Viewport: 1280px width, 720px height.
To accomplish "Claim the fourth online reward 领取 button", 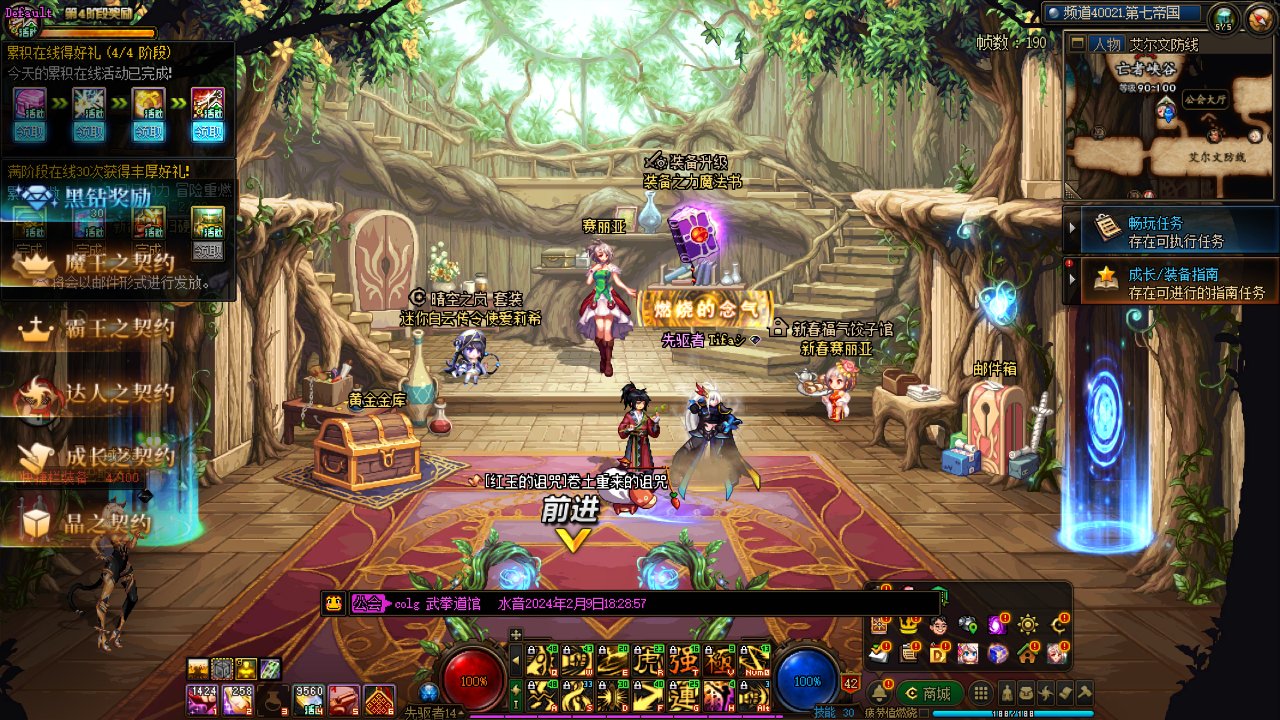I will click(208, 131).
